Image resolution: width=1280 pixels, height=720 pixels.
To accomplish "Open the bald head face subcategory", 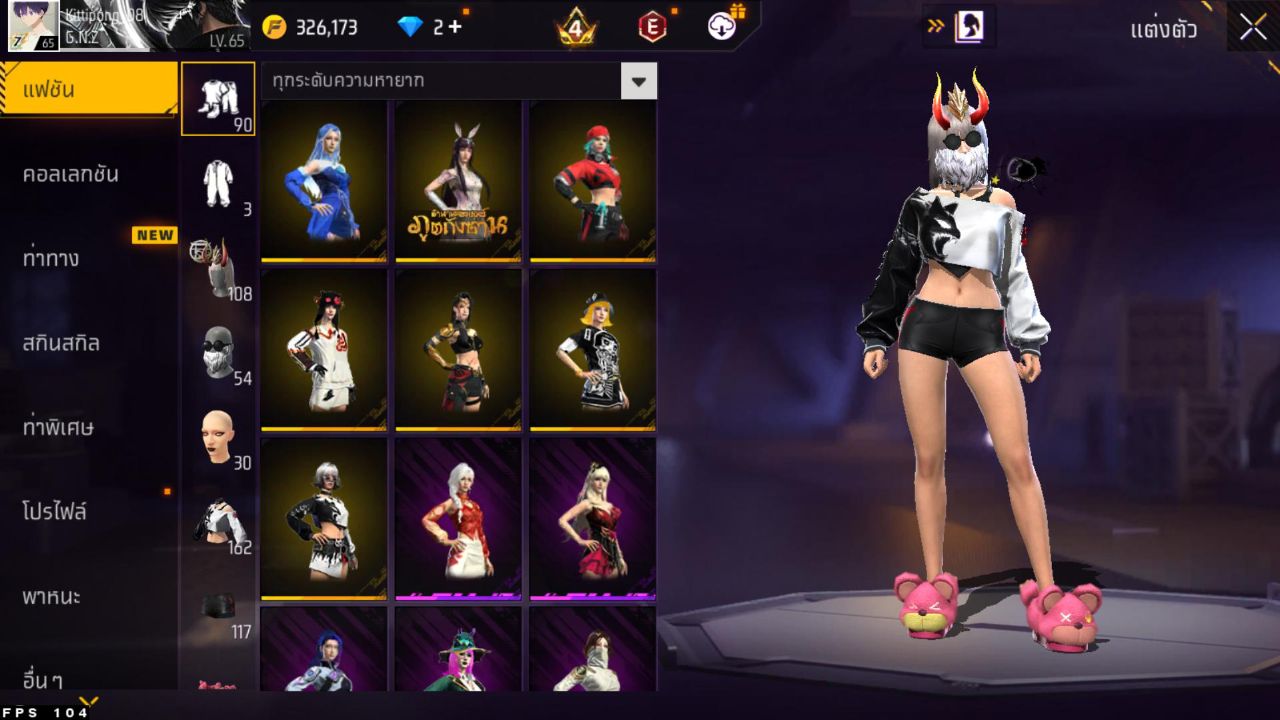I will click(x=218, y=437).
